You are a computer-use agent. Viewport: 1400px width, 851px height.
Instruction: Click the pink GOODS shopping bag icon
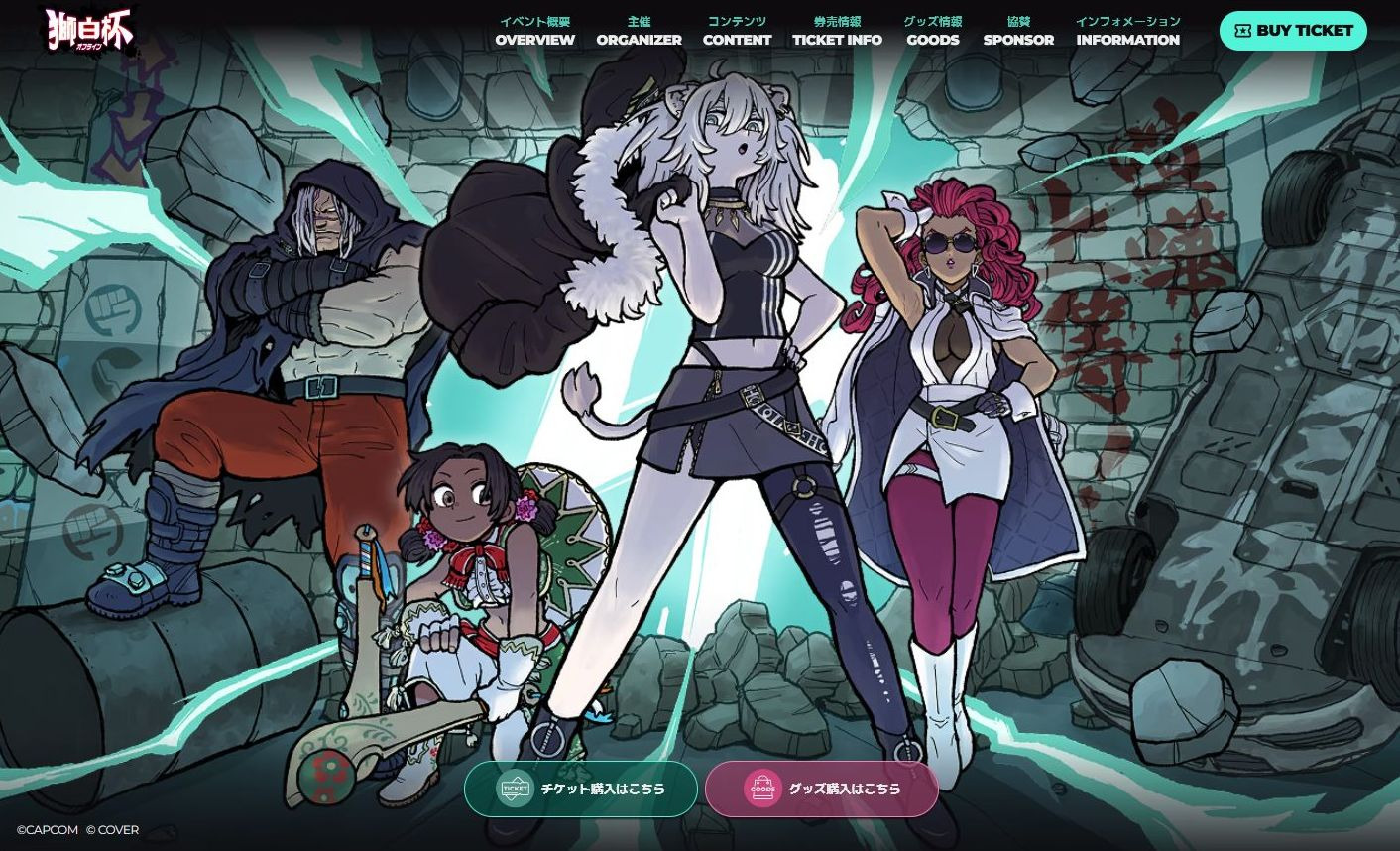(x=761, y=789)
